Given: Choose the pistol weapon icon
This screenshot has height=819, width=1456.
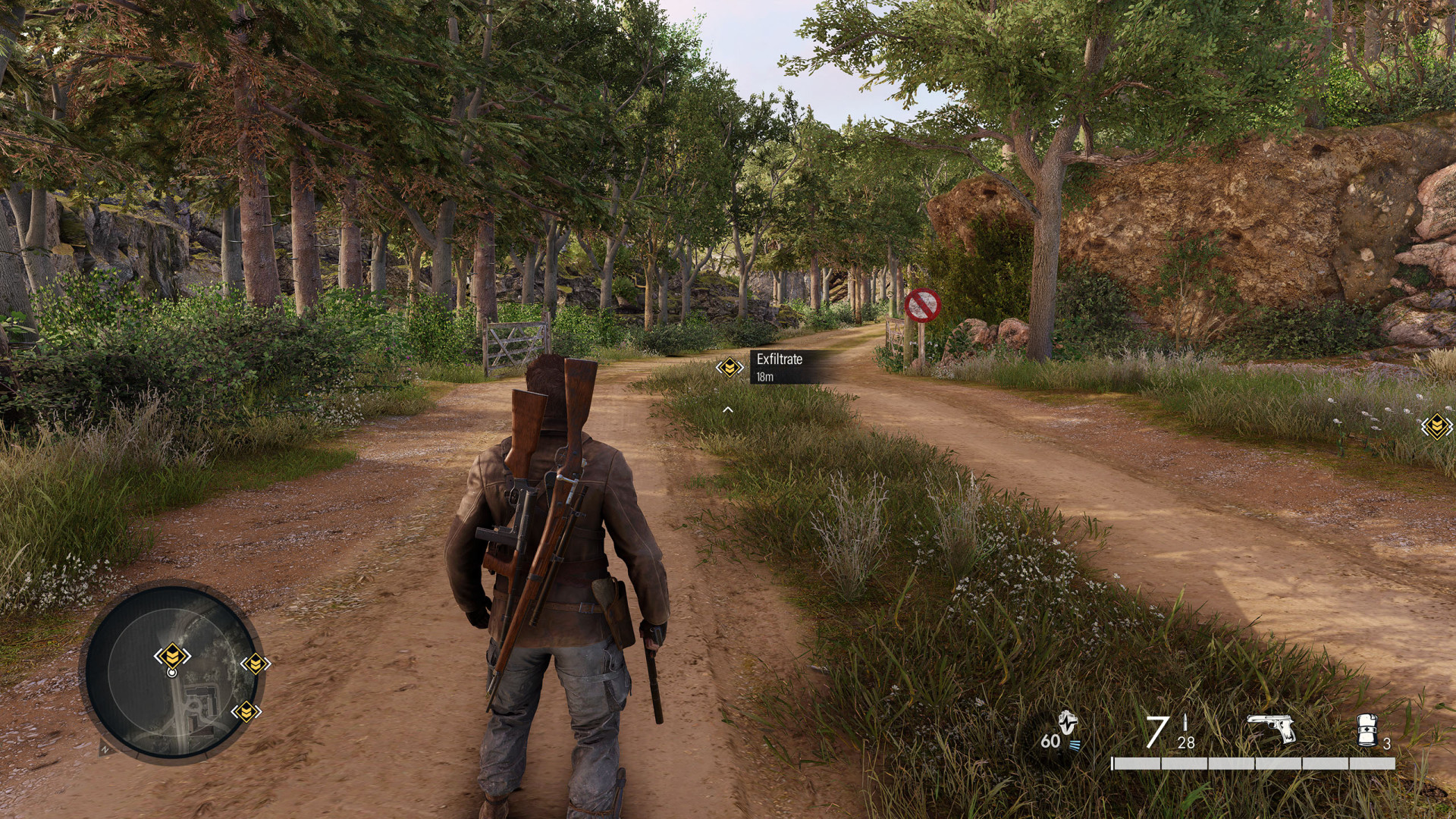Looking at the screenshot, I should point(1271,729).
